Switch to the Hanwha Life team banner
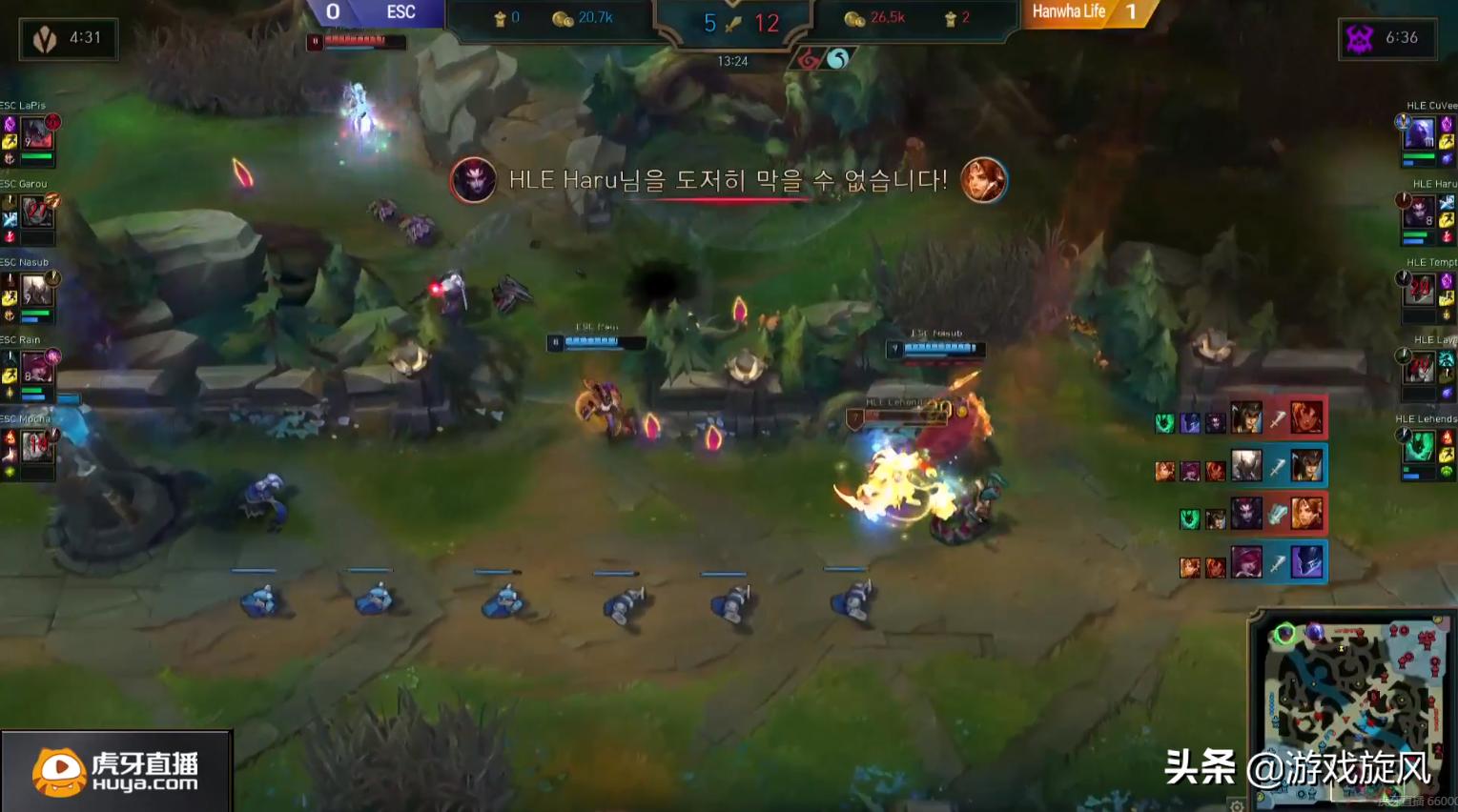The width and height of the screenshot is (1458, 812). 1069,12
